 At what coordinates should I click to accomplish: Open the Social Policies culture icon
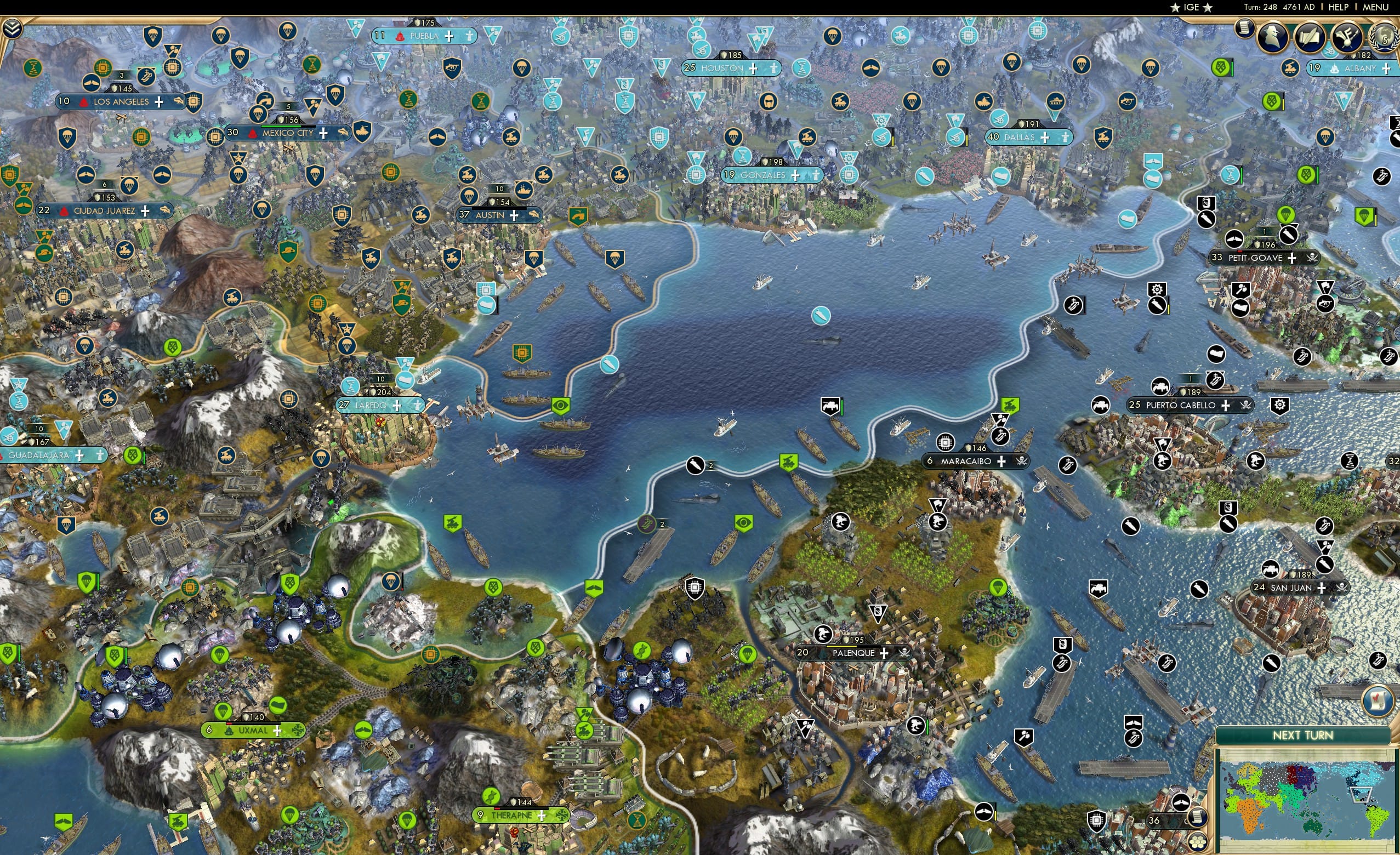[x=1349, y=36]
